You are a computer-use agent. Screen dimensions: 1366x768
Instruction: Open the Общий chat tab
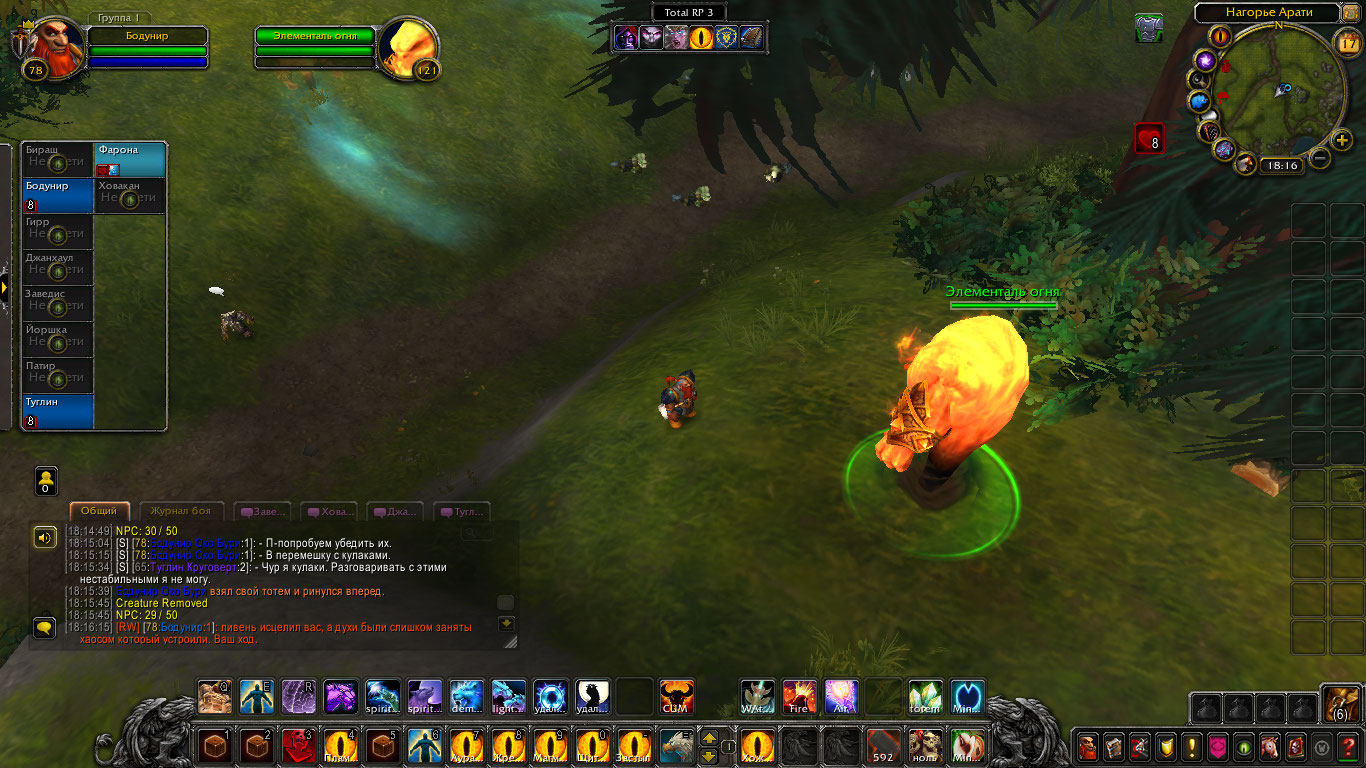[x=99, y=511]
